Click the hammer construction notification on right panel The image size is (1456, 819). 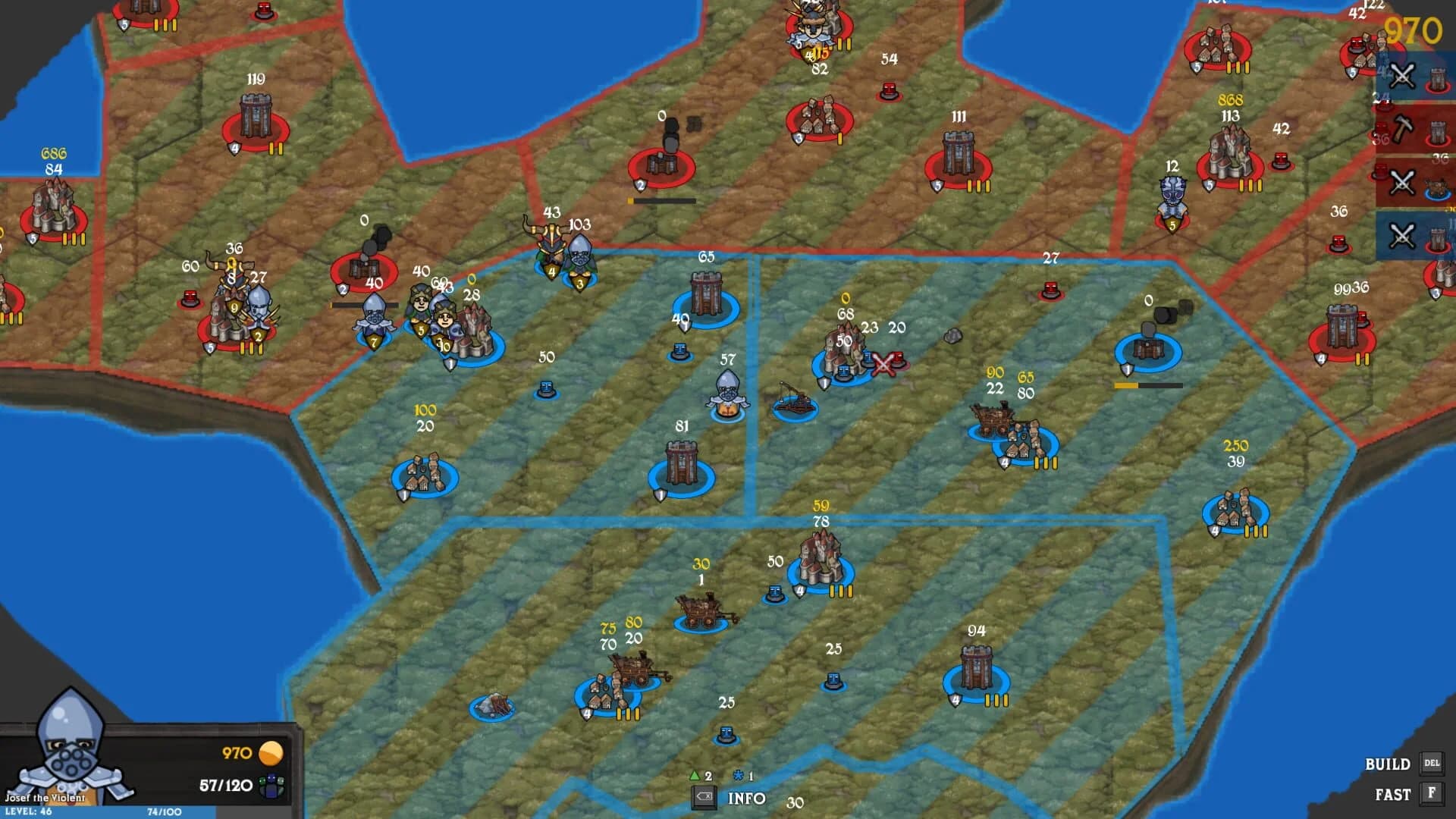(x=1401, y=129)
